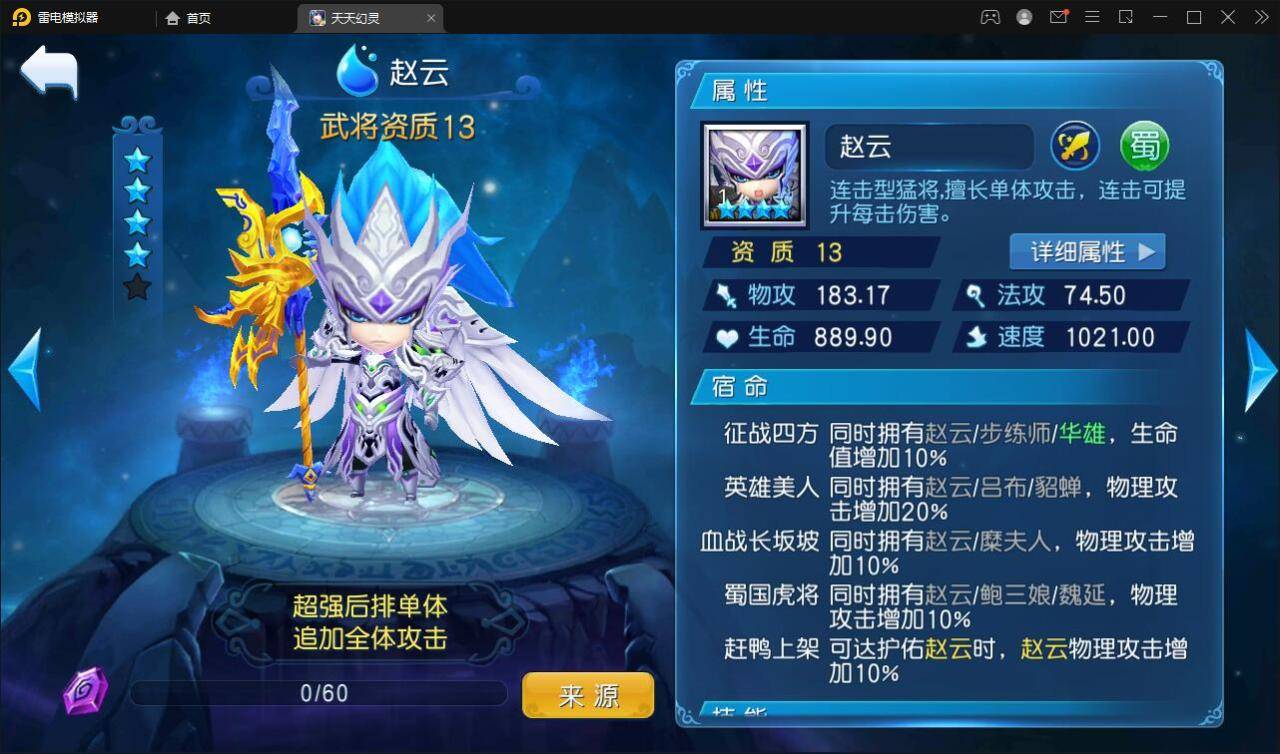This screenshot has height=754, width=1280.
Task: Click the water element icon beside 赵云 name
Action: tap(355, 71)
